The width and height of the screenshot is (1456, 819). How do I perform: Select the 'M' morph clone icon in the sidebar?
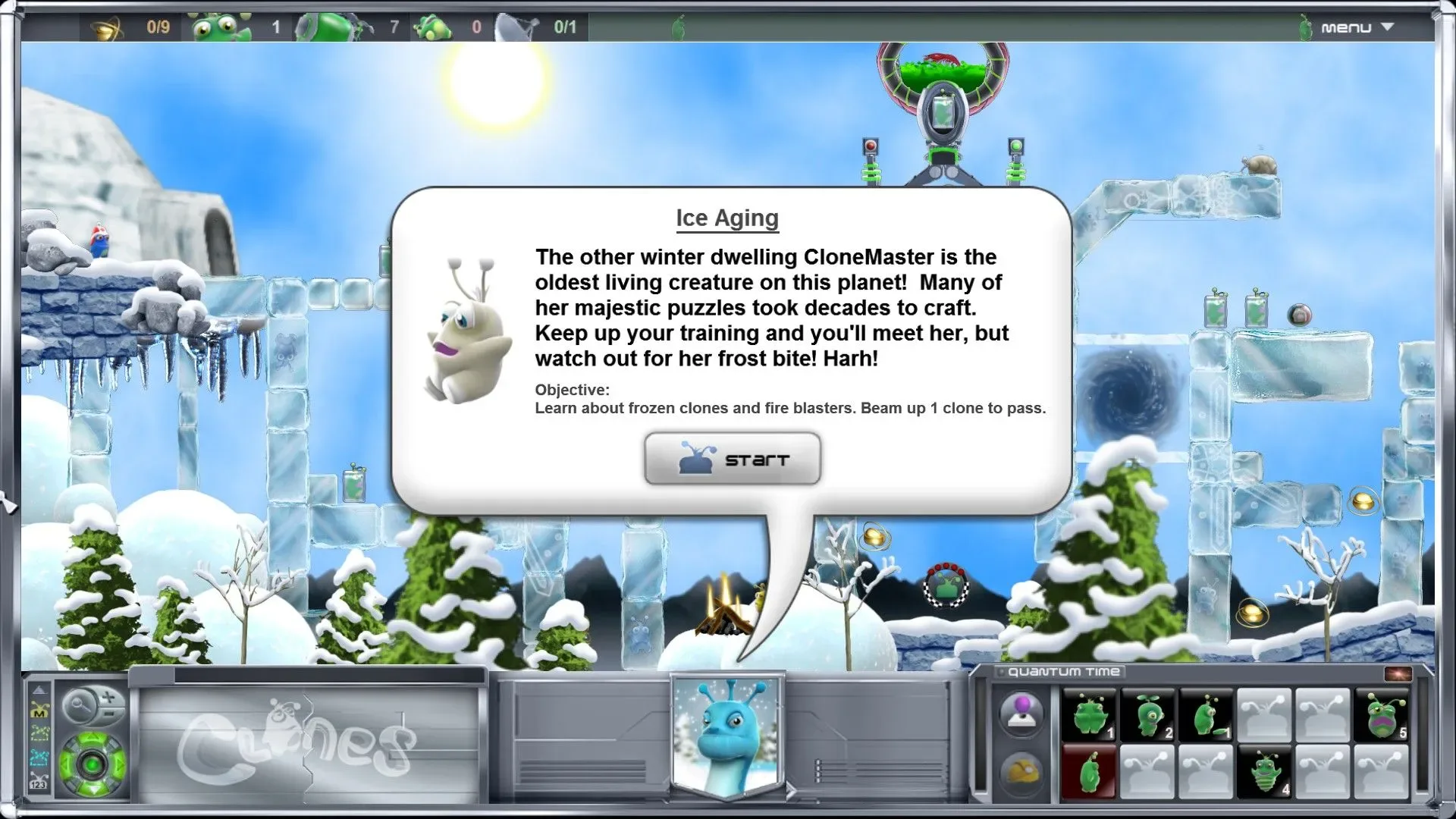[39, 710]
